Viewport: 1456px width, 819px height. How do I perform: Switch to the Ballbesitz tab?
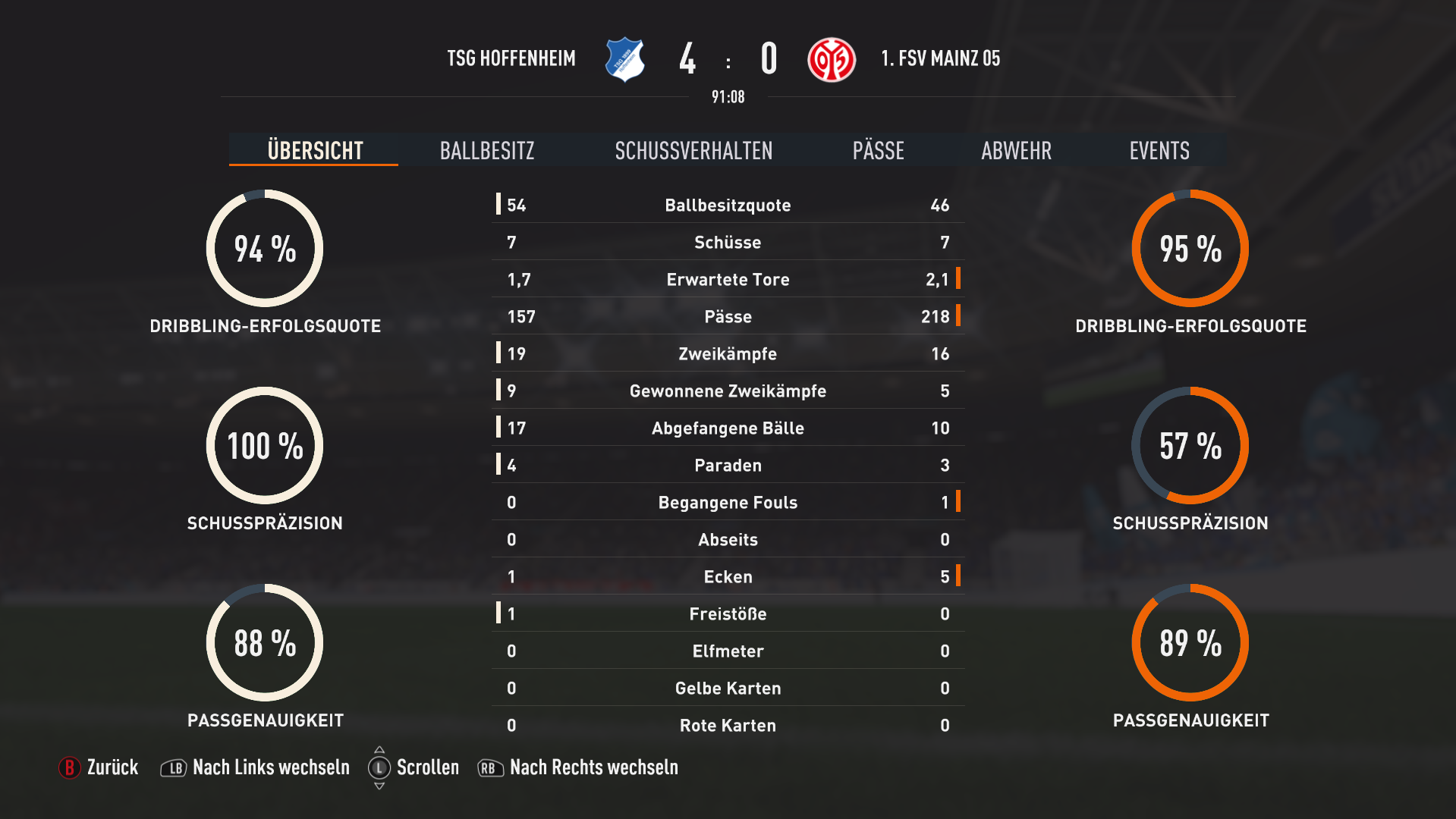(487, 150)
